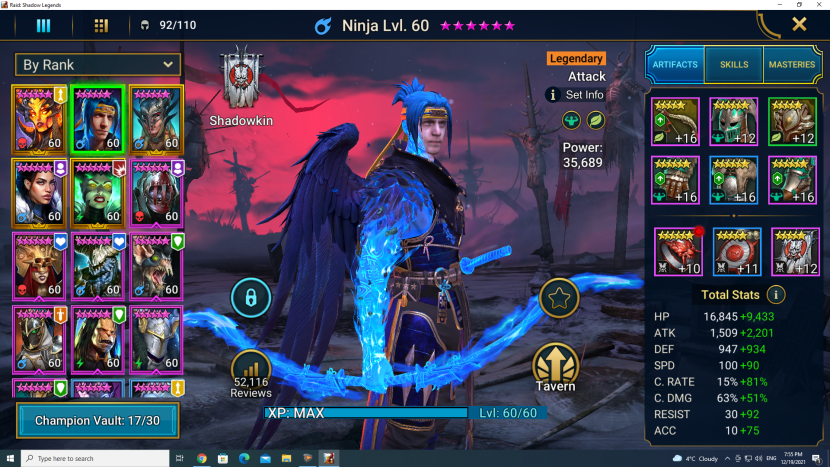
Task: Close the champion screen with the X
Action: tap(799, 24)
